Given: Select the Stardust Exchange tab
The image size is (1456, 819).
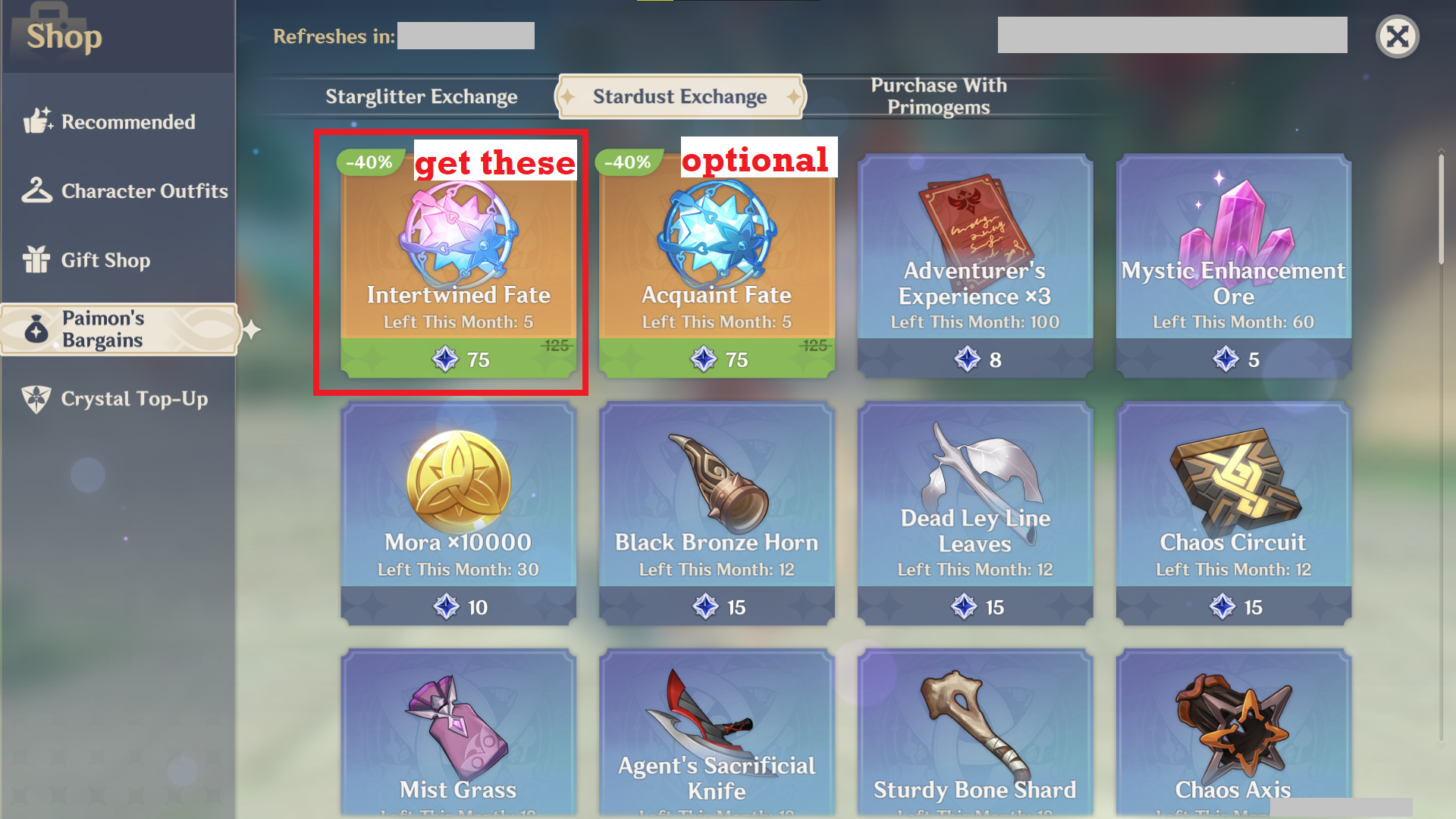Looking at the screenshot, I should 679,96.
